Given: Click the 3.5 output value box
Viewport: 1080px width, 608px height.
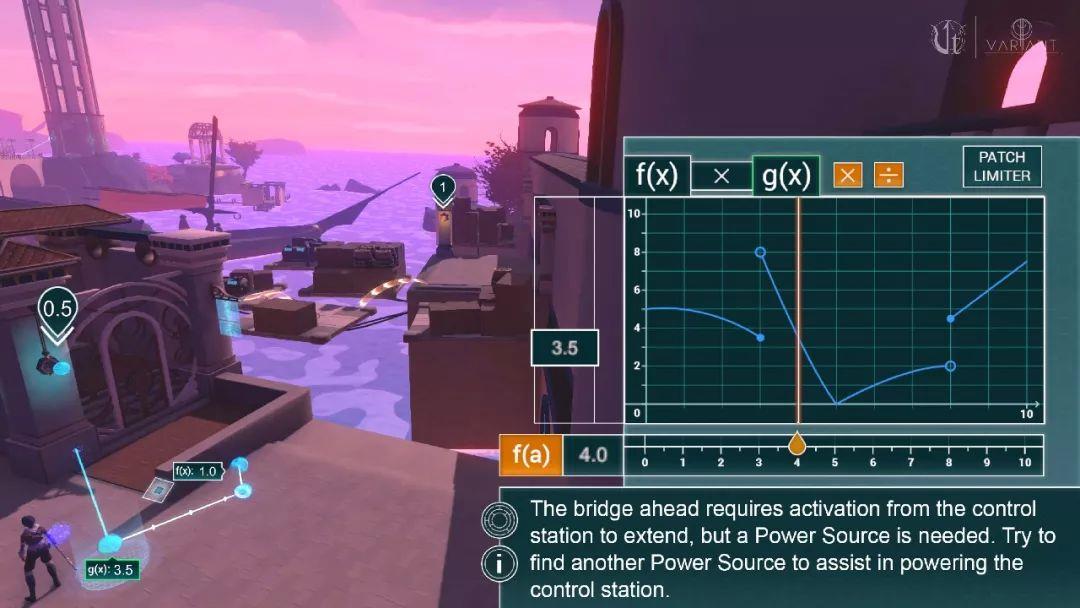Looking at the screenshot, I should (x=565, y=348).
